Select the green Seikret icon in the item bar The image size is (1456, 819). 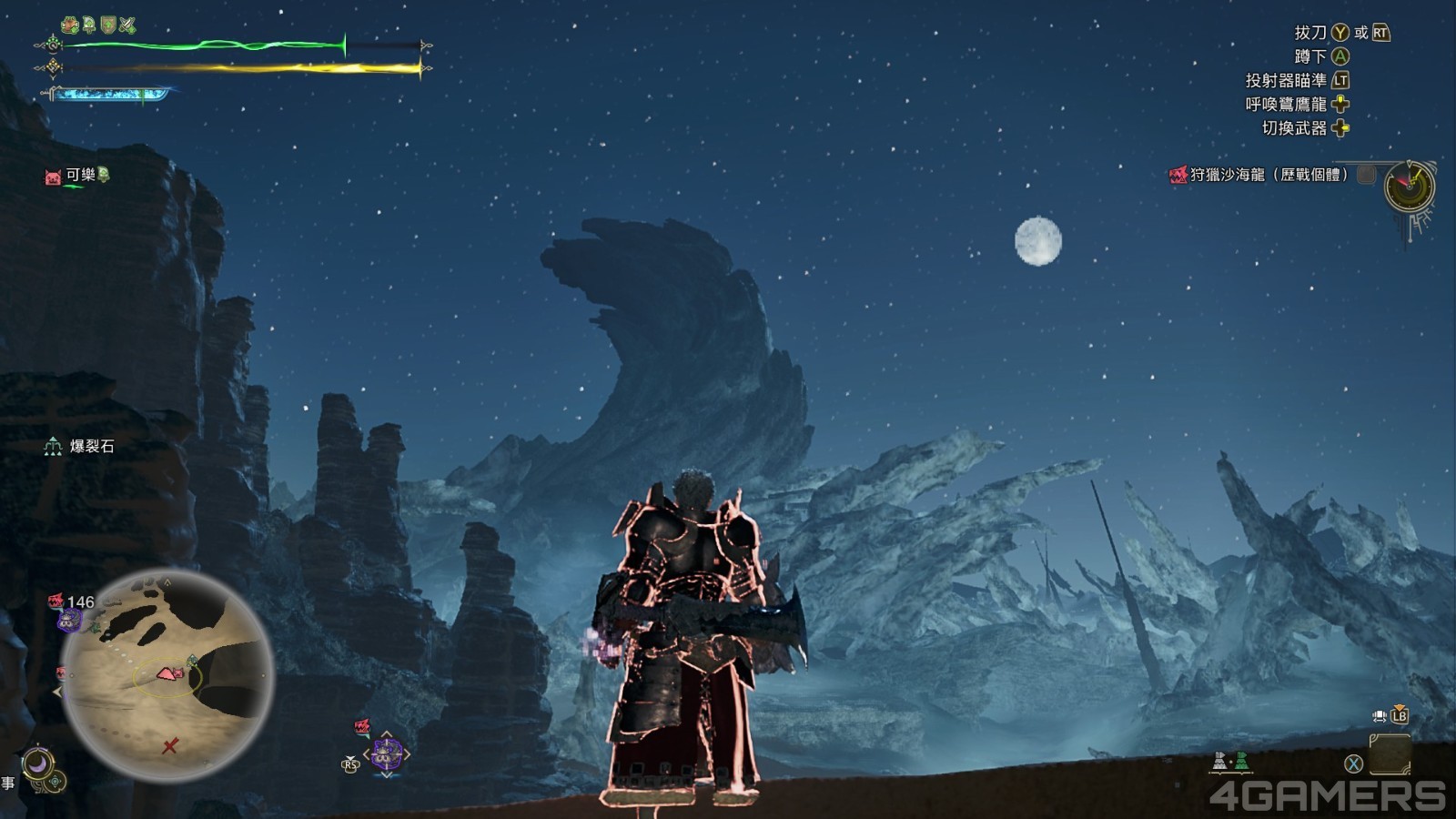(1241, 761)
